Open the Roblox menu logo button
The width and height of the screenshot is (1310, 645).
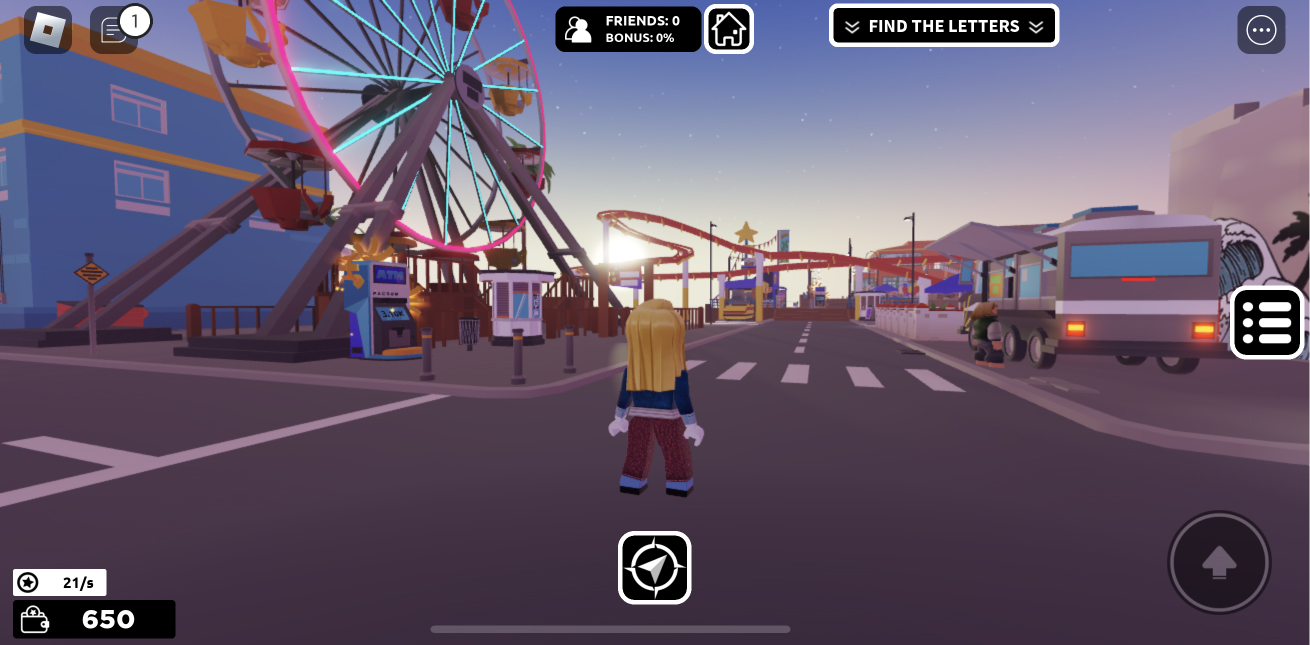(x=47, y=30)
